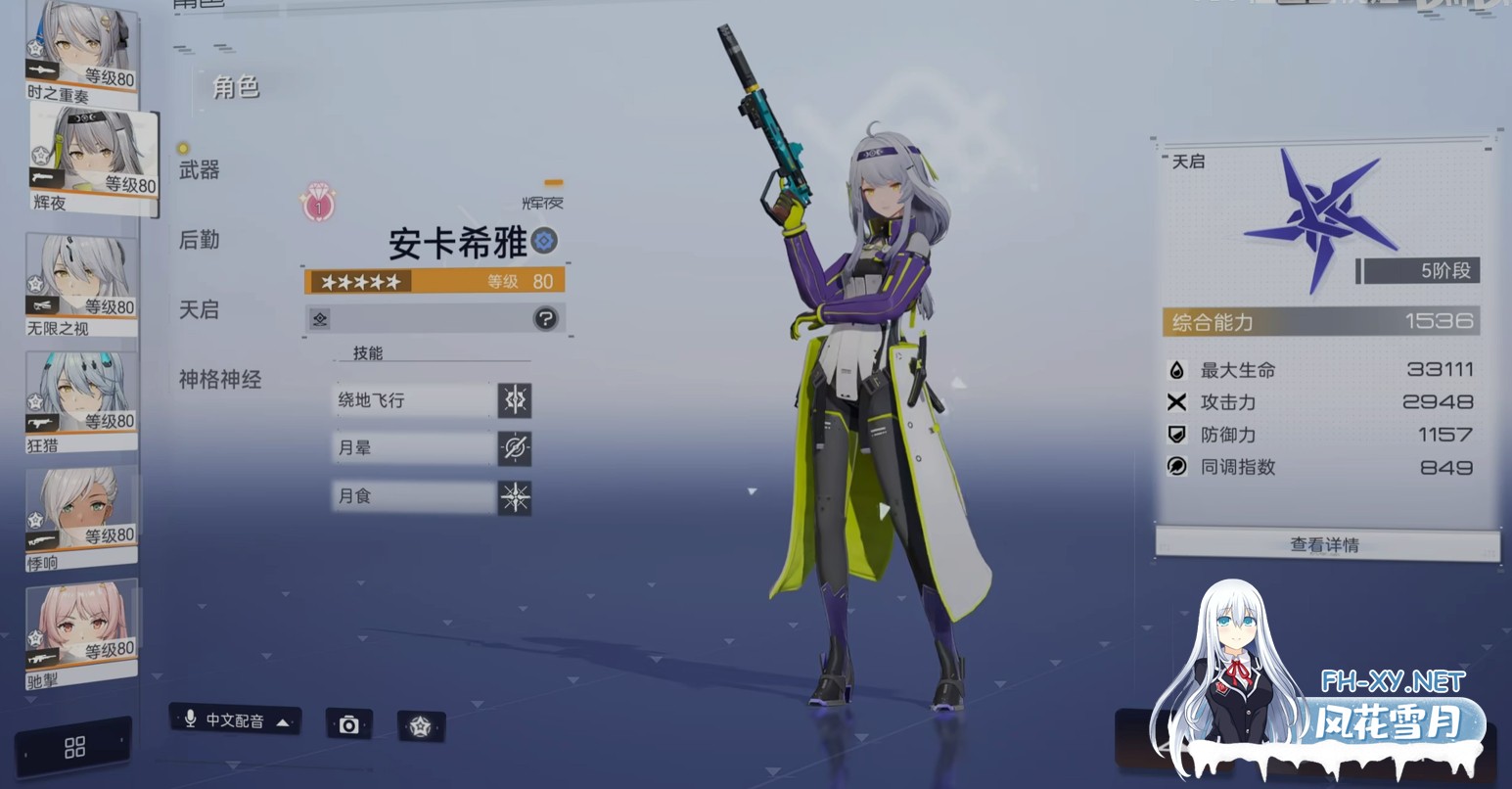1512x789 pixels.
Task: Click the 防御力 shield stat icon
Action: (x=1173, y=435)
